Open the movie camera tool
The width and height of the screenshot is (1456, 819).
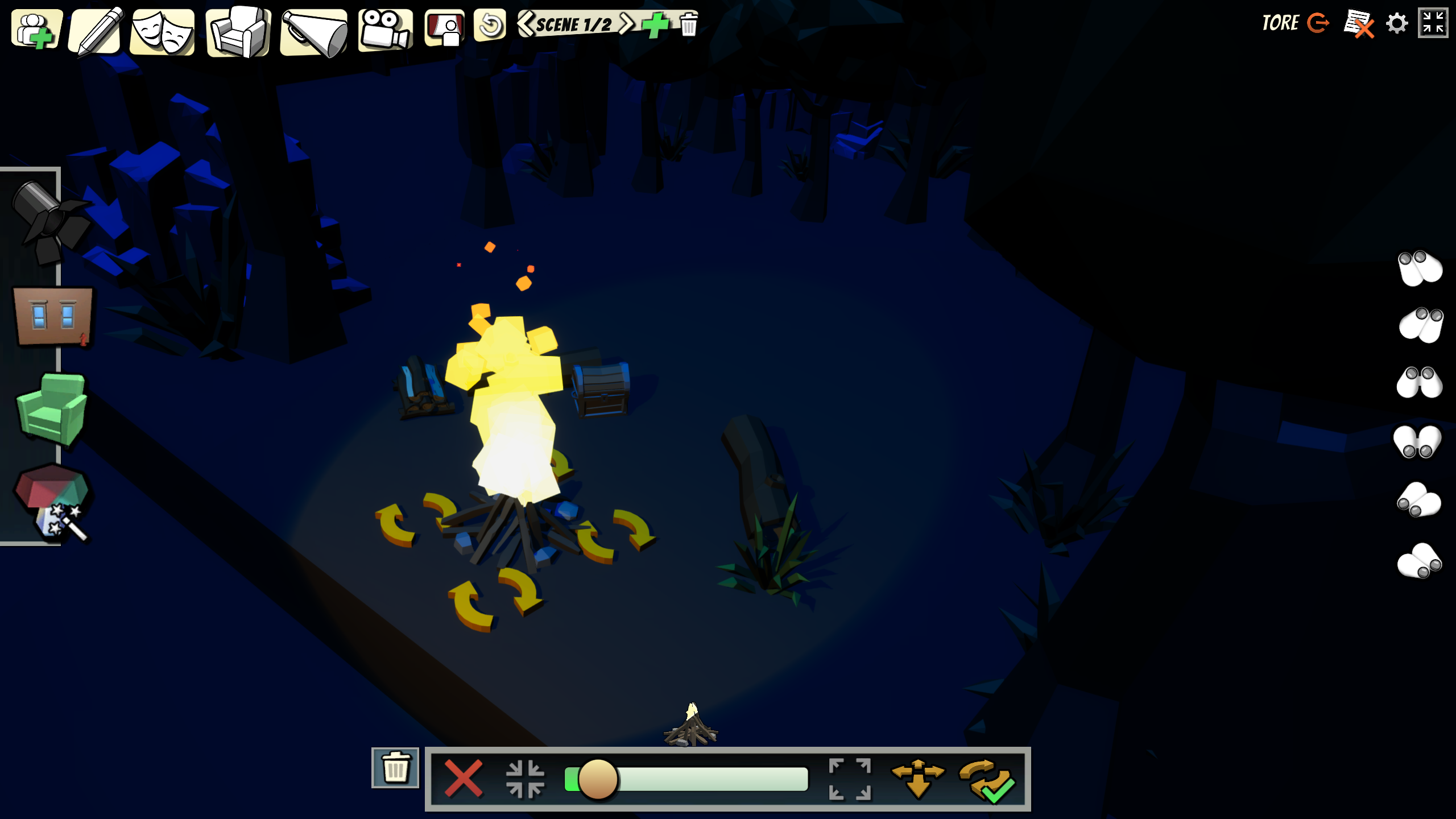coord(385,30)
